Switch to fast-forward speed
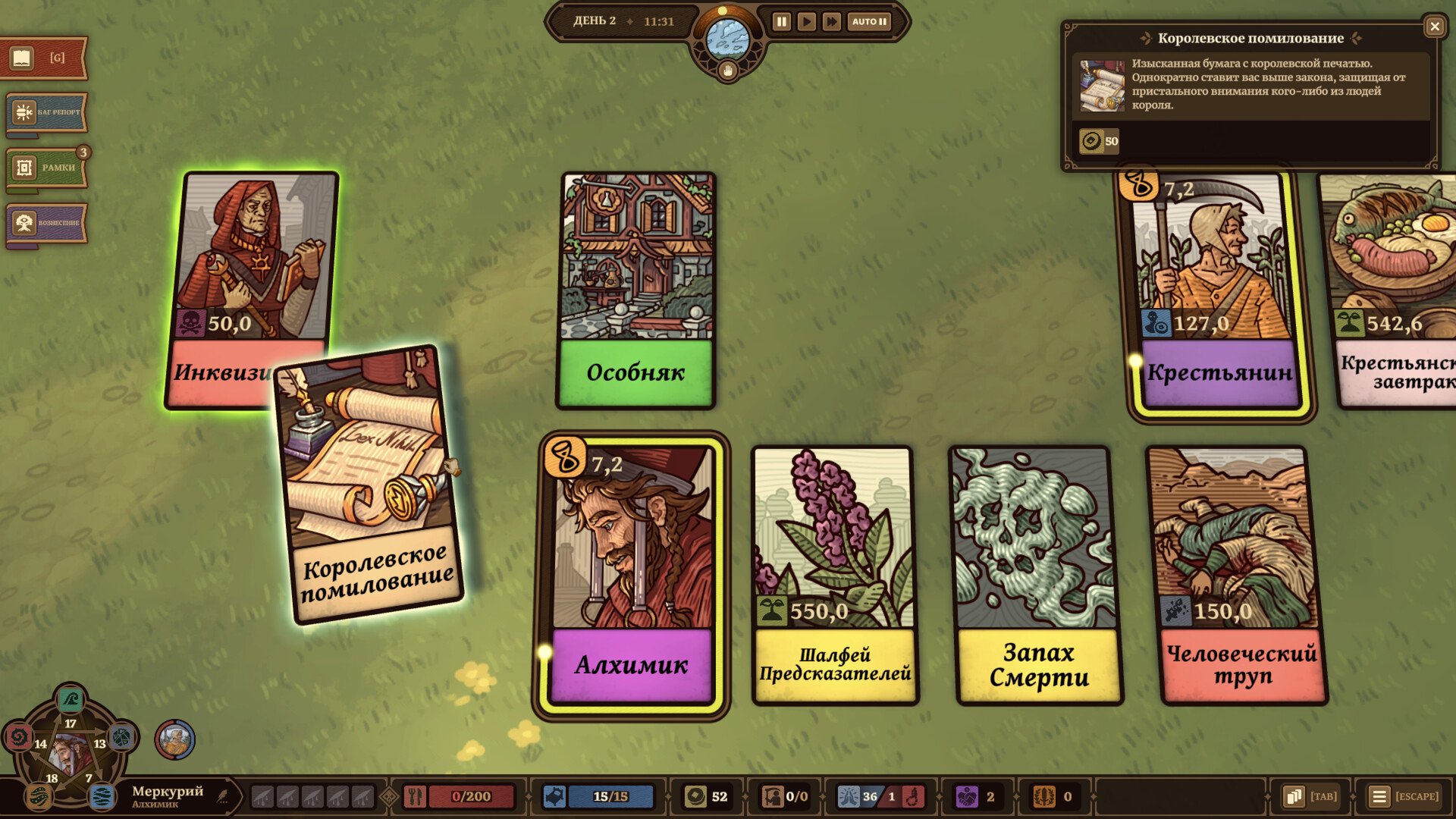The width and height of the screenshot is (1456, 819). pyautogui.click(x=832, y=21)
